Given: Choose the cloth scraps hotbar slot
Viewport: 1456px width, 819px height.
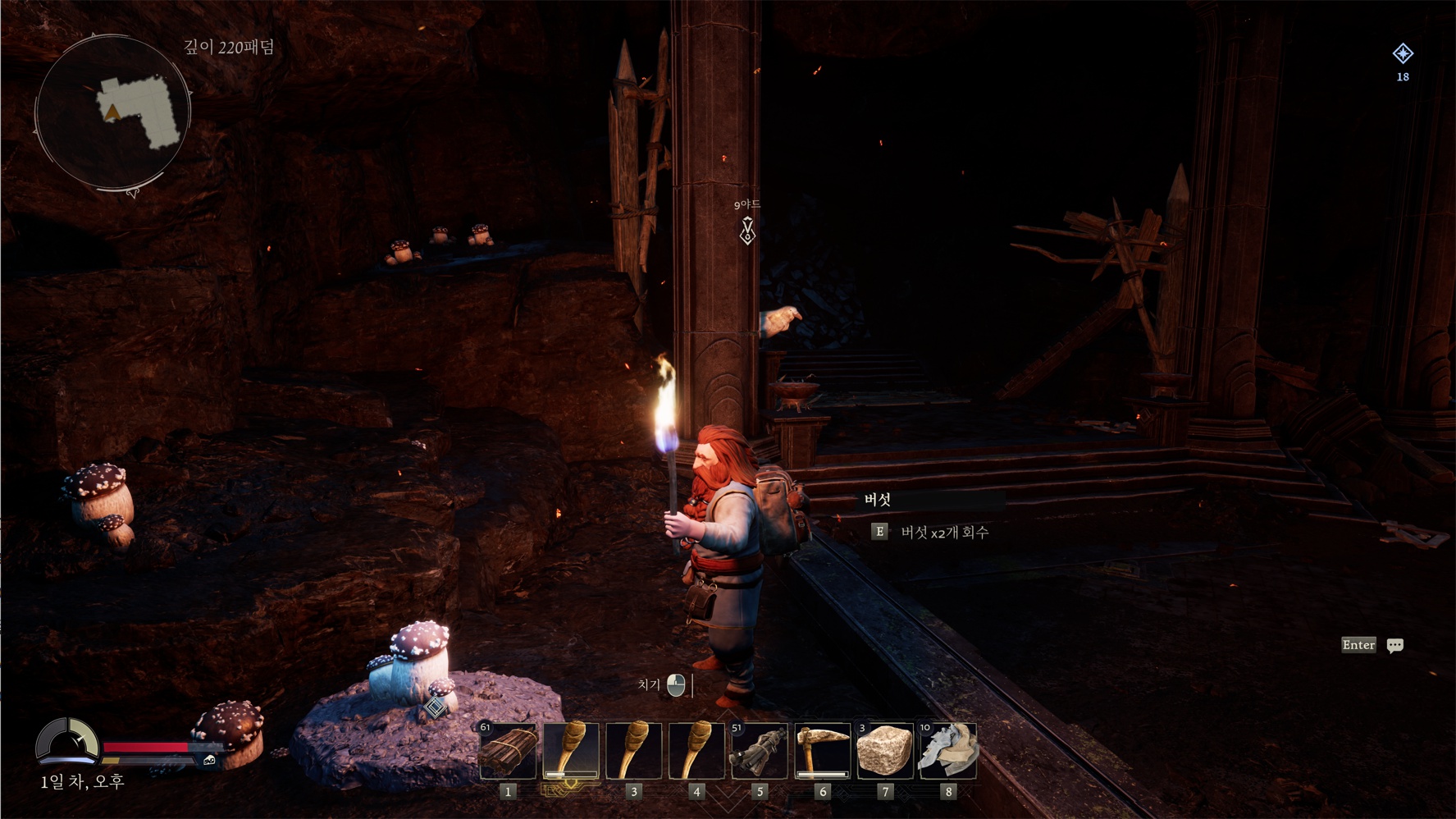Looking at the screenshot, I should click(947, 750).
